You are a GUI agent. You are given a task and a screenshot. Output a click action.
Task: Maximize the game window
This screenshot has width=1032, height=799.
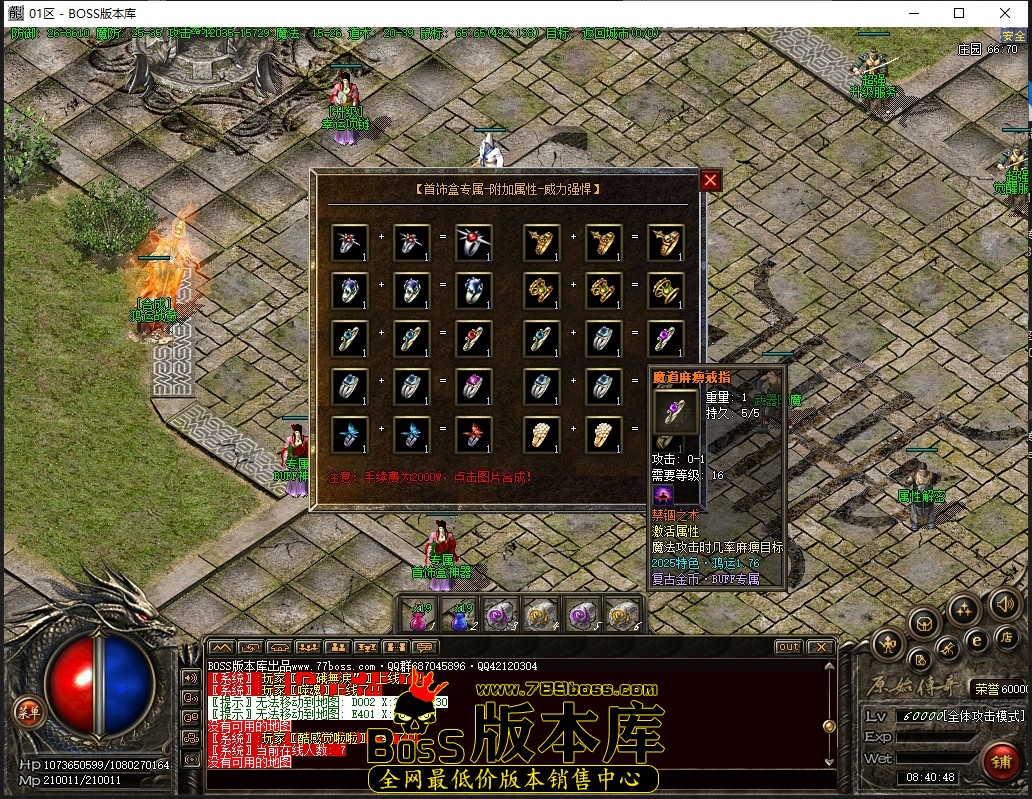(959, 13)
